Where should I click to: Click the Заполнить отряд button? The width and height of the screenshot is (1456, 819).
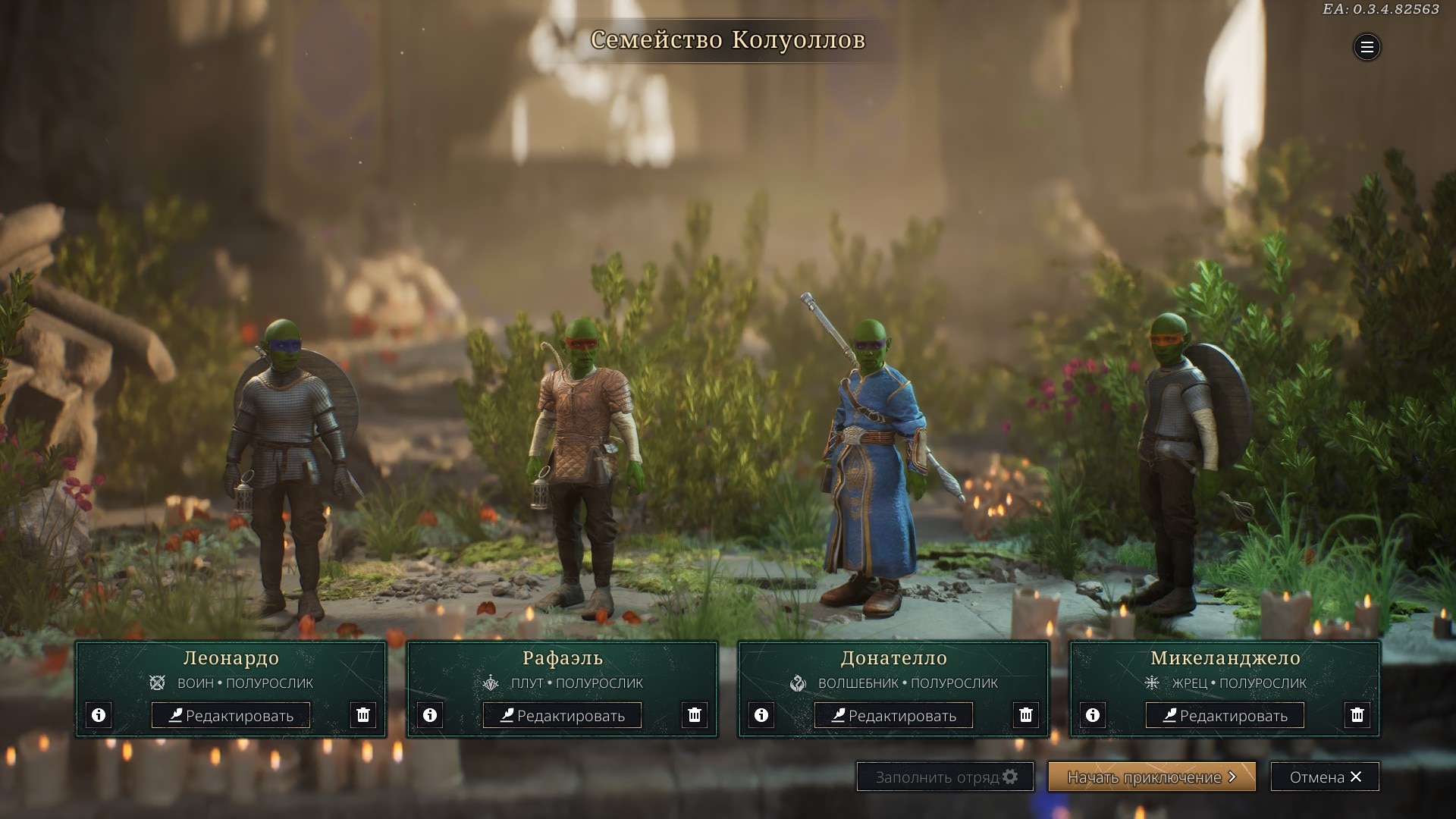[945, 777]
